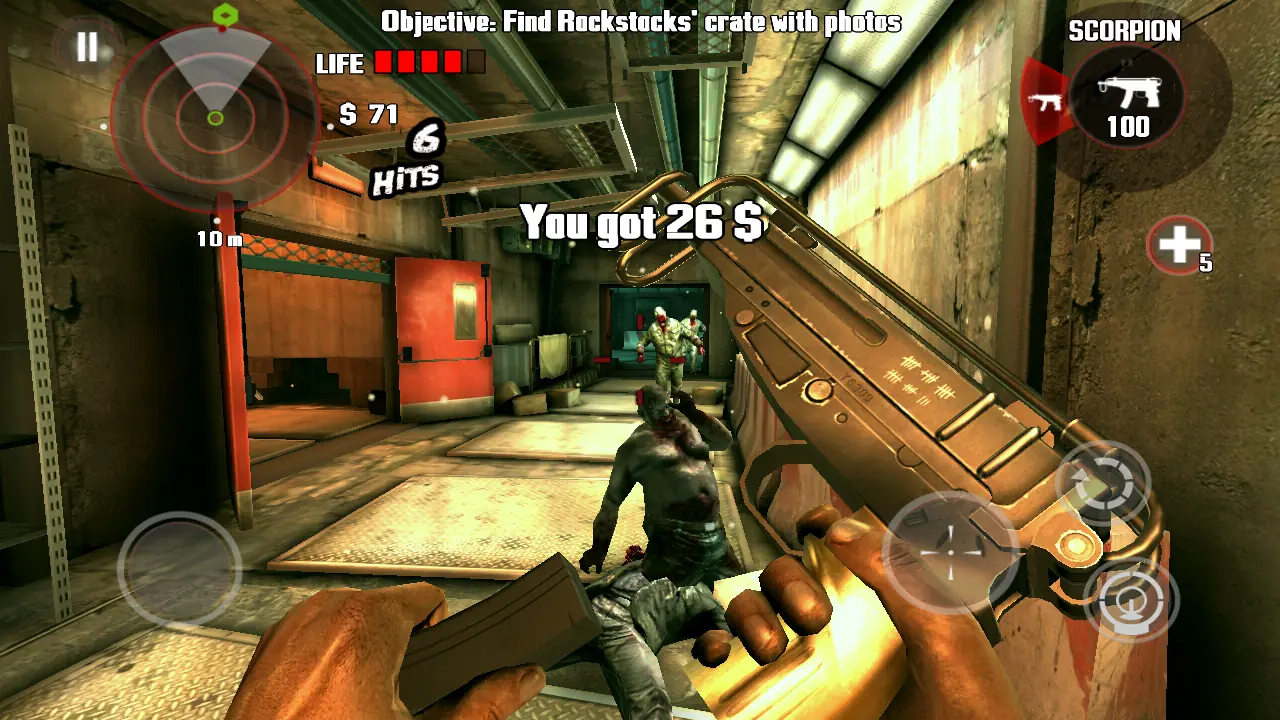The width and height of the screenshot is (1280, 720).
Task: Select the Scorpion weapon icon
Action: 1127,98
